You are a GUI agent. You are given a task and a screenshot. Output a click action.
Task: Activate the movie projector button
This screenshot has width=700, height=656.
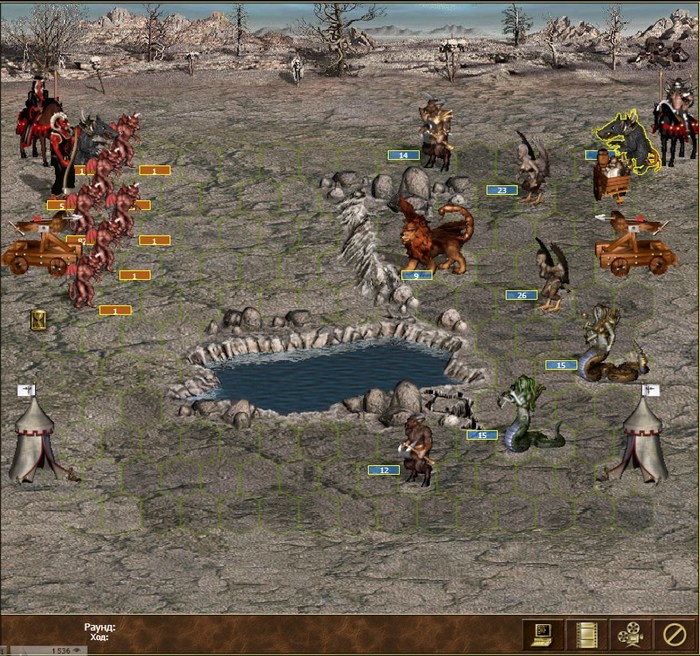(x=629, y=634)
